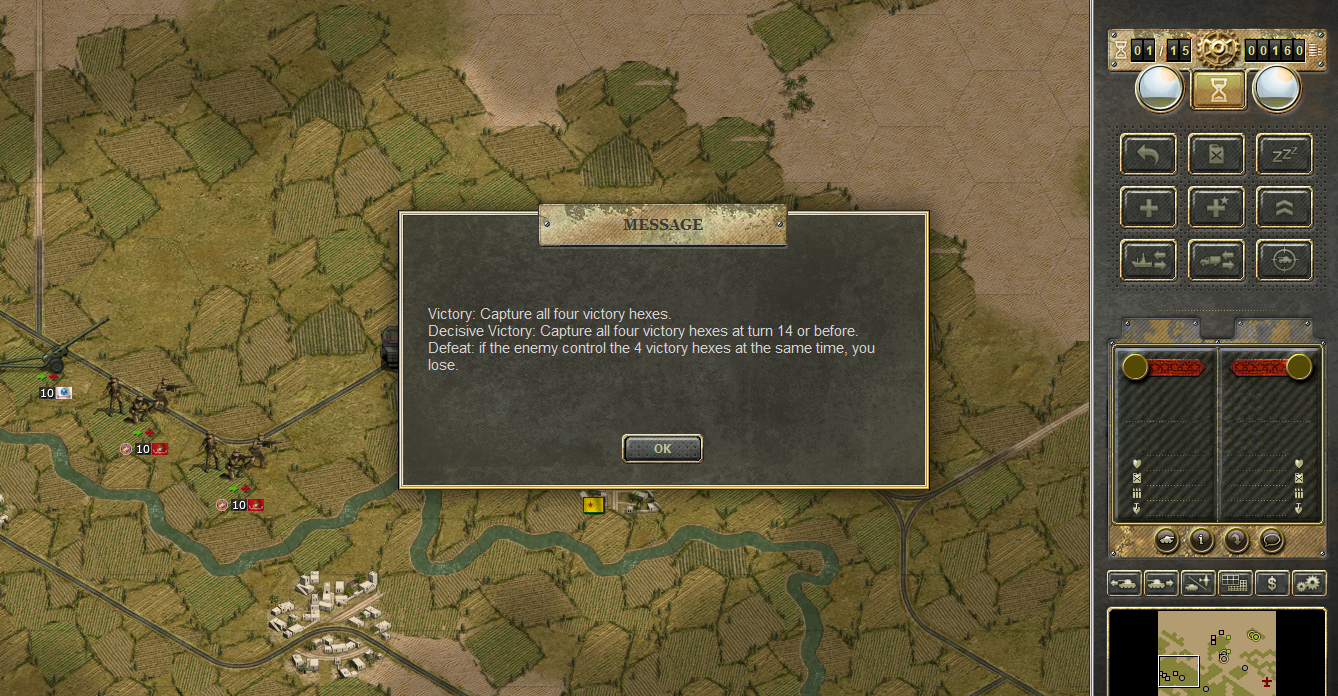This screenshot has width=1338, height=696.
Task: Undo the last move with the arrow button
Action: click(1149, 155)
